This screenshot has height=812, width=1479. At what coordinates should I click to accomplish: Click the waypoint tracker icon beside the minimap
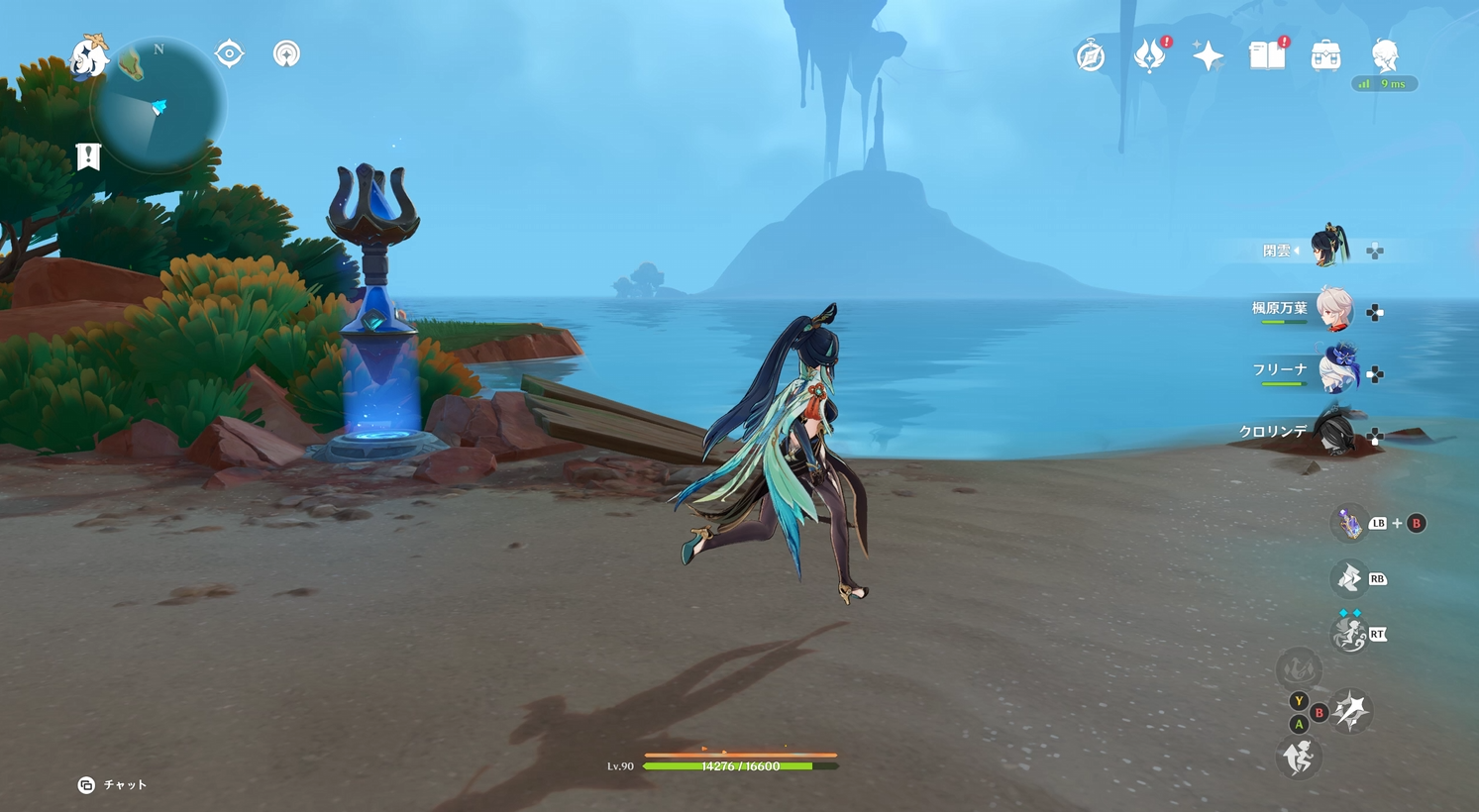click(228, 54)
